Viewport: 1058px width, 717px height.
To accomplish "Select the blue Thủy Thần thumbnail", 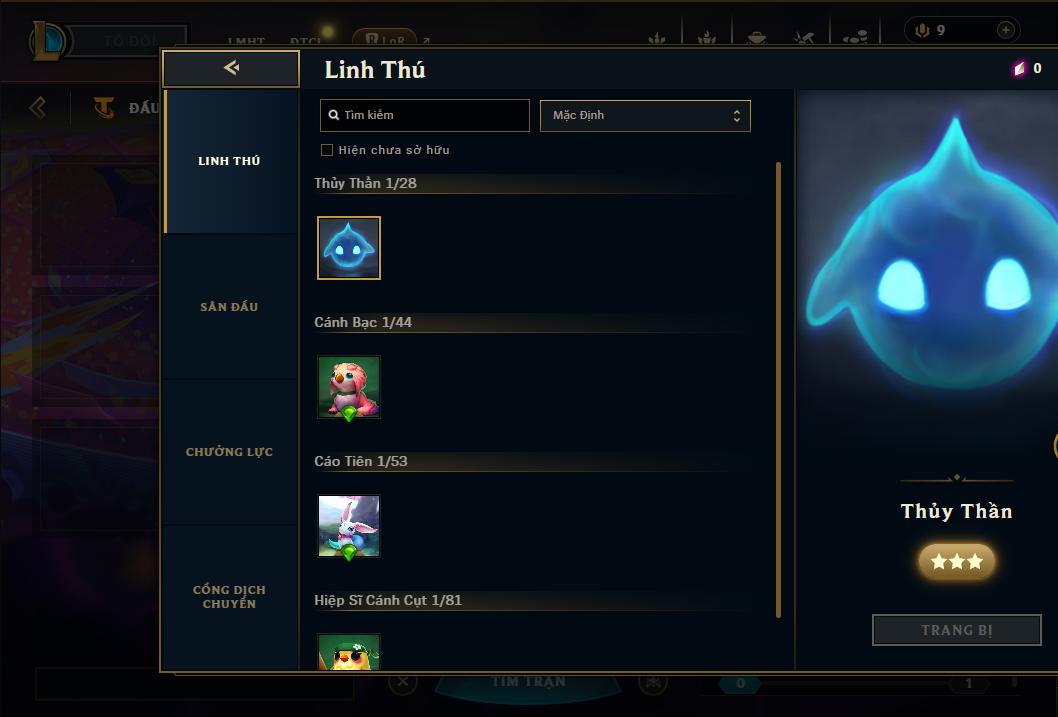I will pos(349,248).
